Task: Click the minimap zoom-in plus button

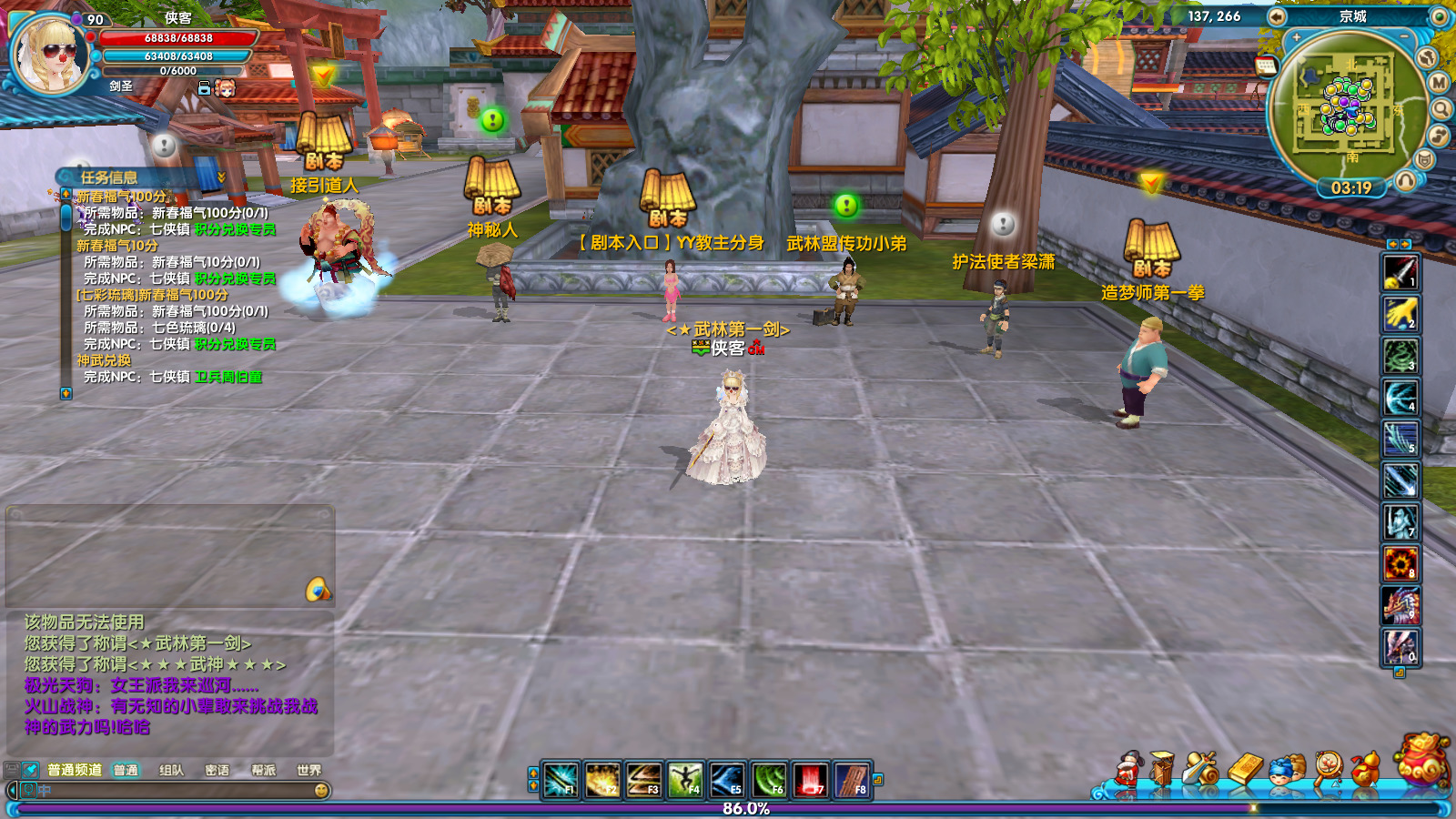Action: 1297,37
